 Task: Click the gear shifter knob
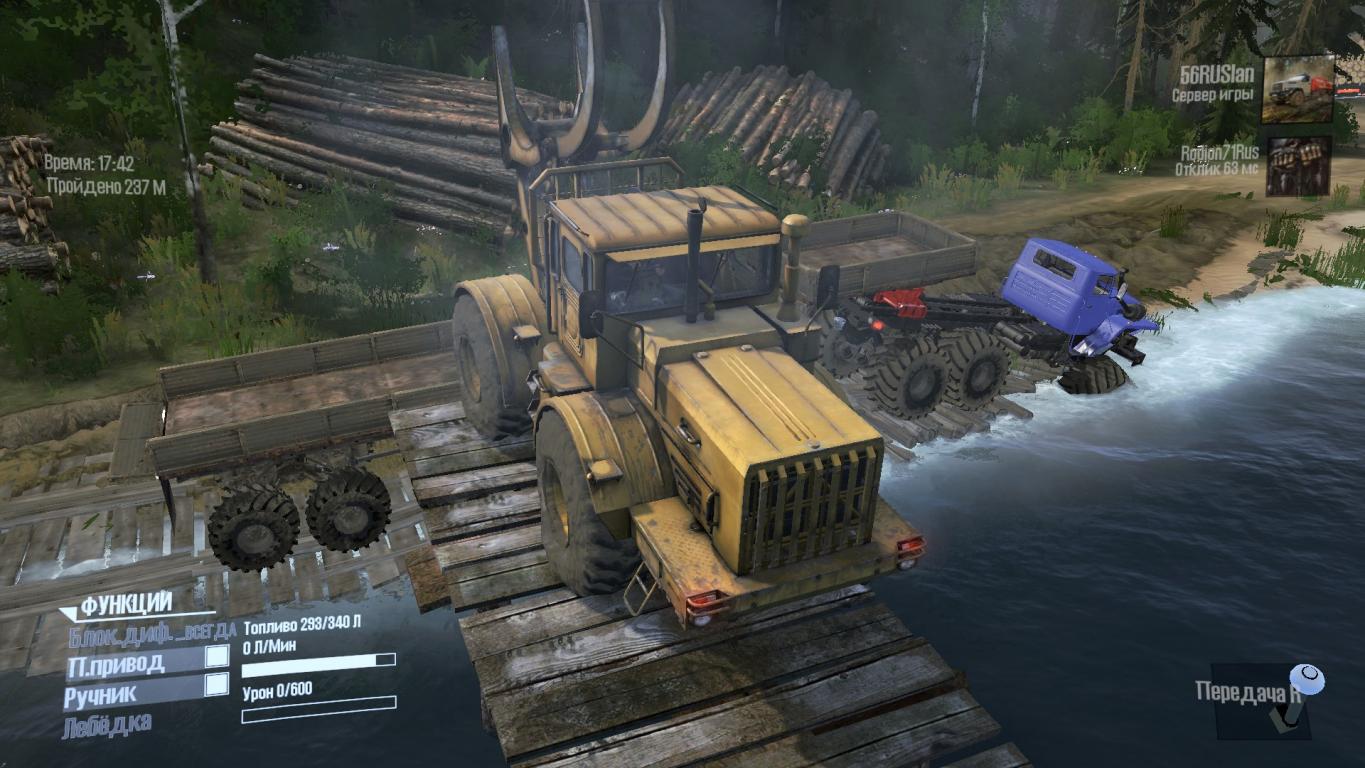pyautogui.click(x=1307, y=680)
